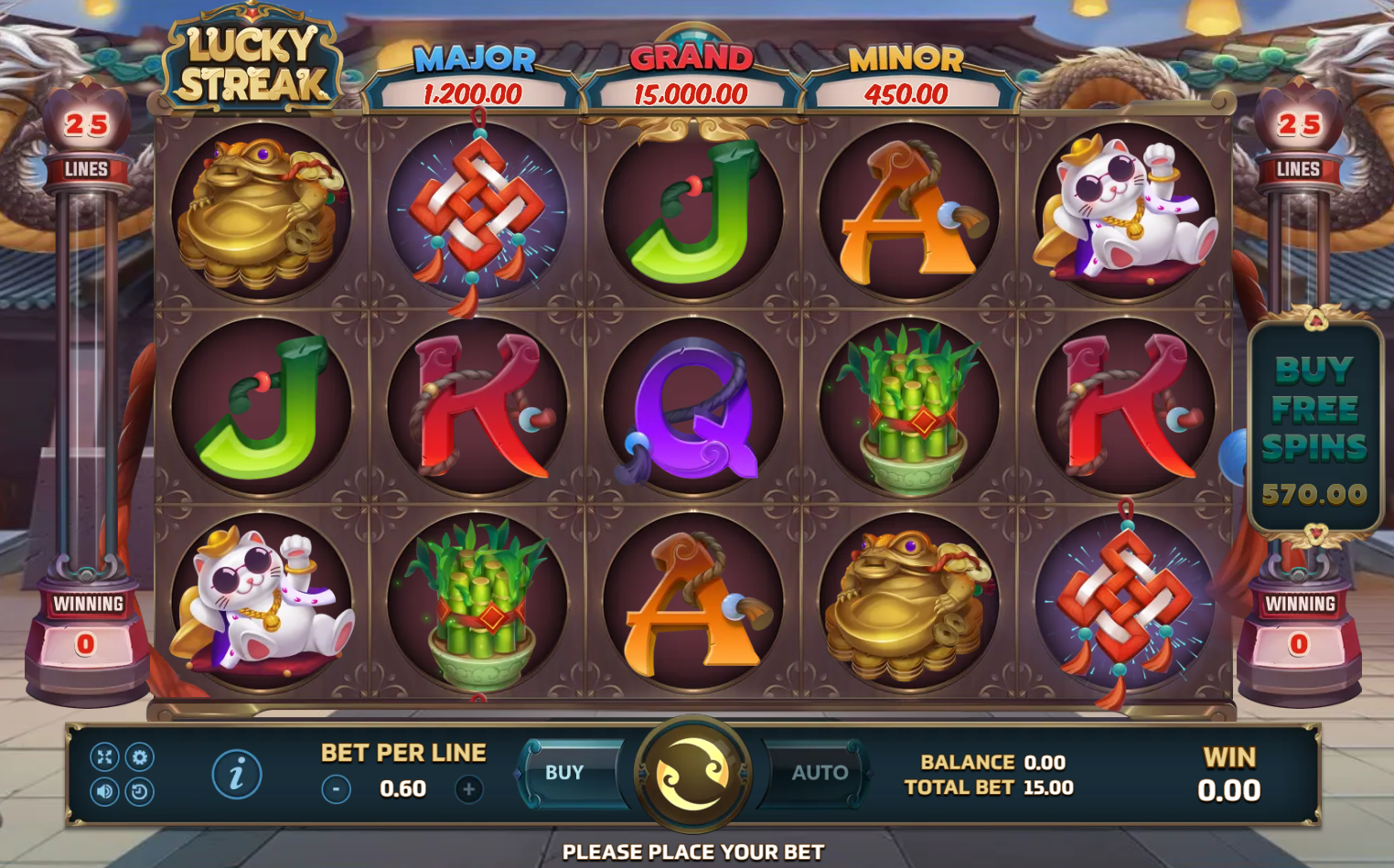This screenshot has height=868, width=1394.
Task: Open the game information screen
Action: tap(237, 773)
